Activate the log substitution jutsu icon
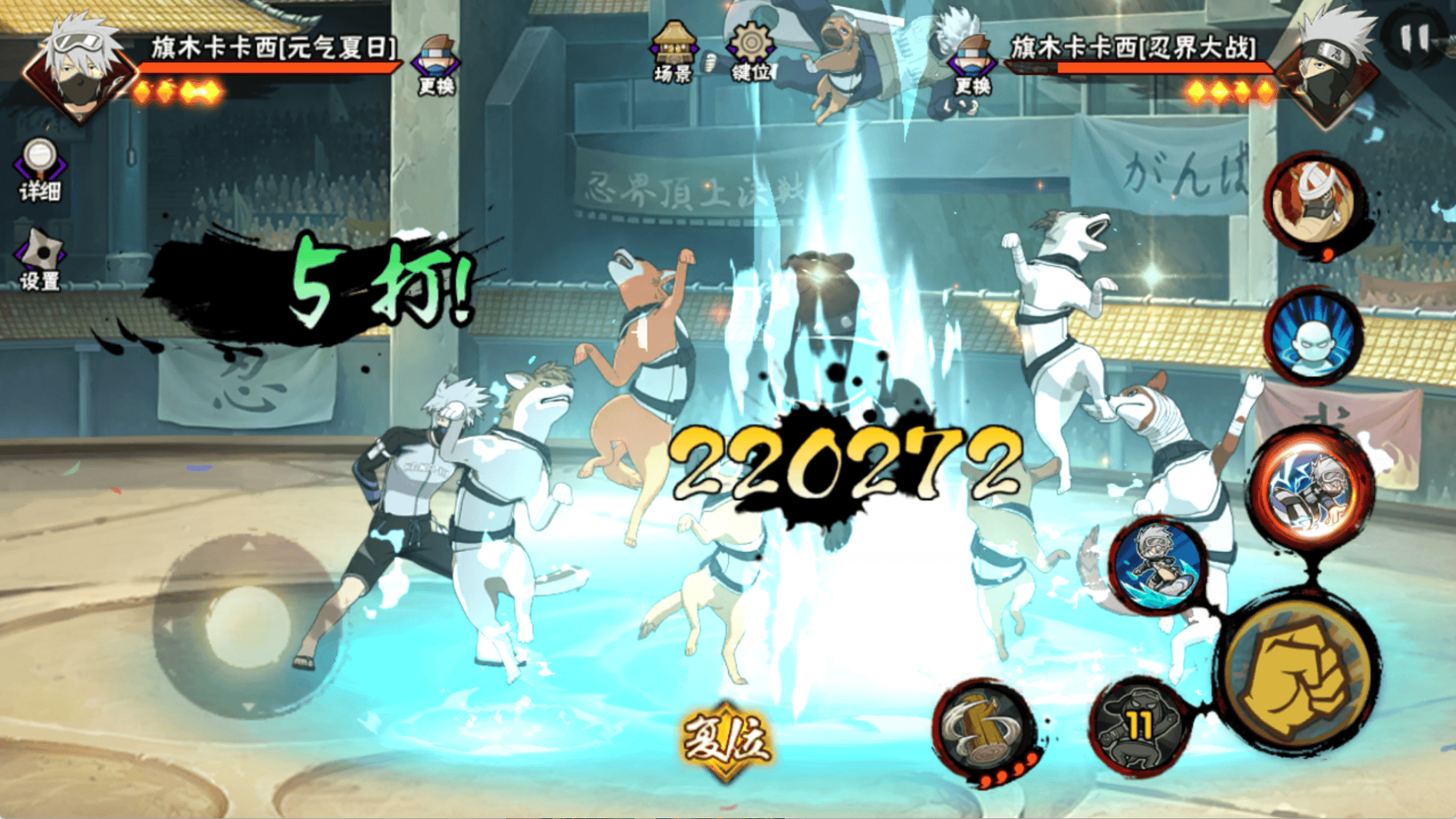This screenshot has height=819, width=1456. click(986, 729)
